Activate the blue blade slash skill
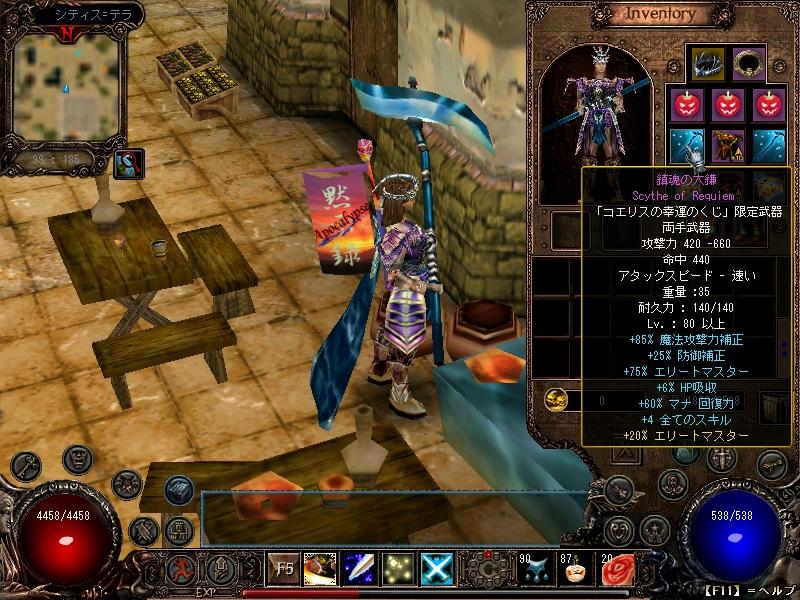 358,569
